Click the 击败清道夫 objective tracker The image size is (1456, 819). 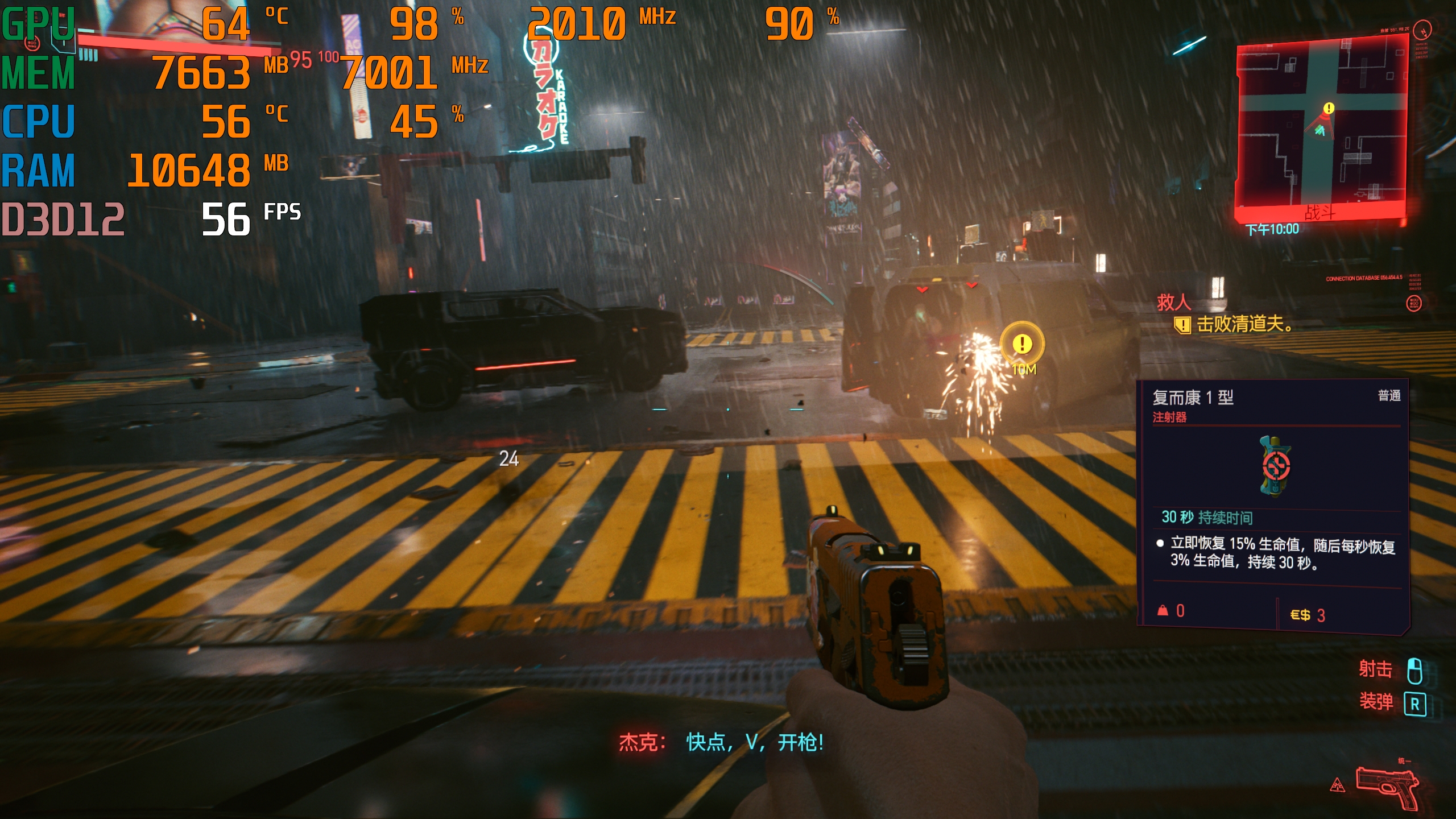[x=1243, y=325]
